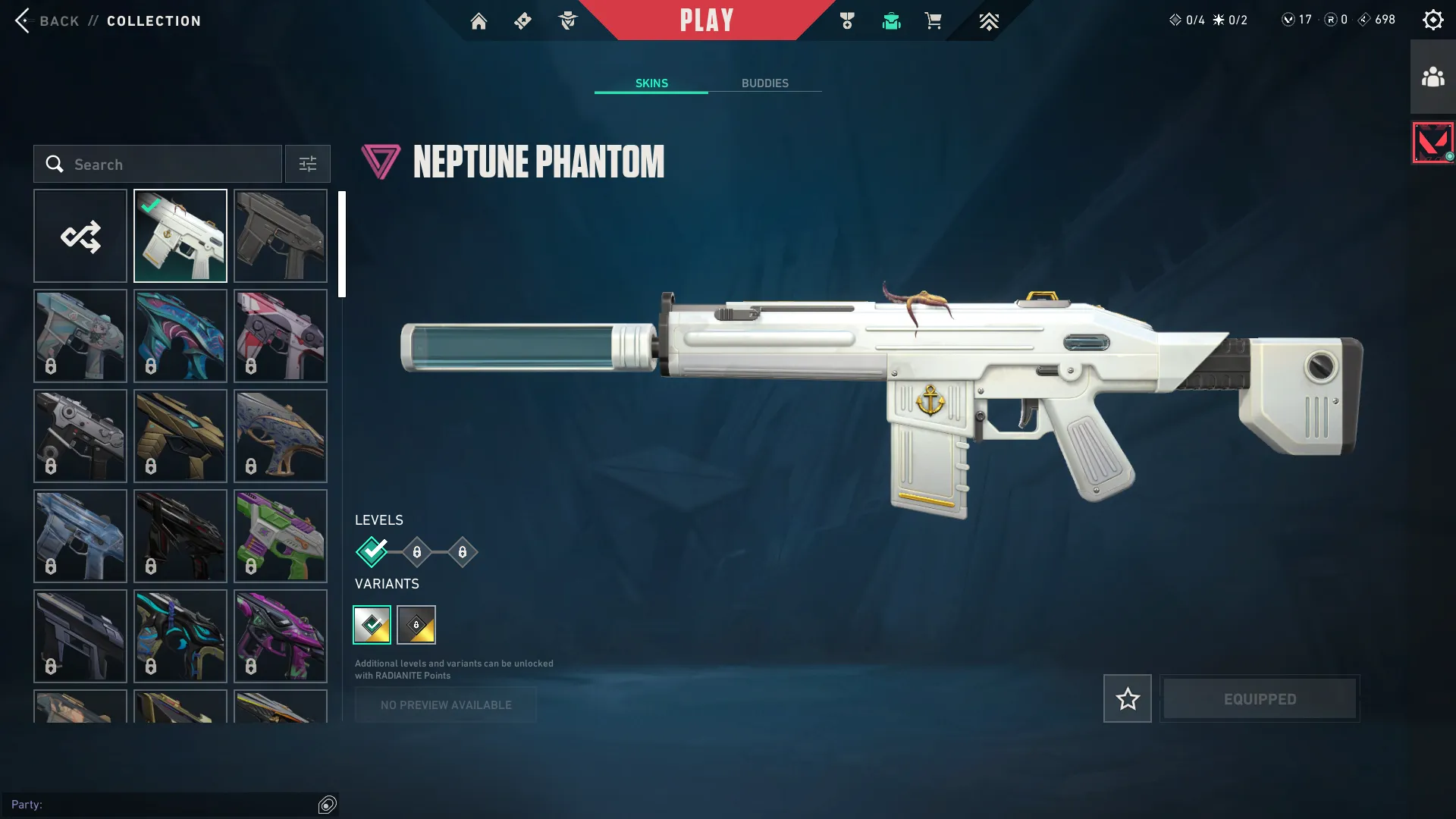Open the friends social panel icon
Viewport: 1456px width, 819px height.
(x=1432, y=74)
